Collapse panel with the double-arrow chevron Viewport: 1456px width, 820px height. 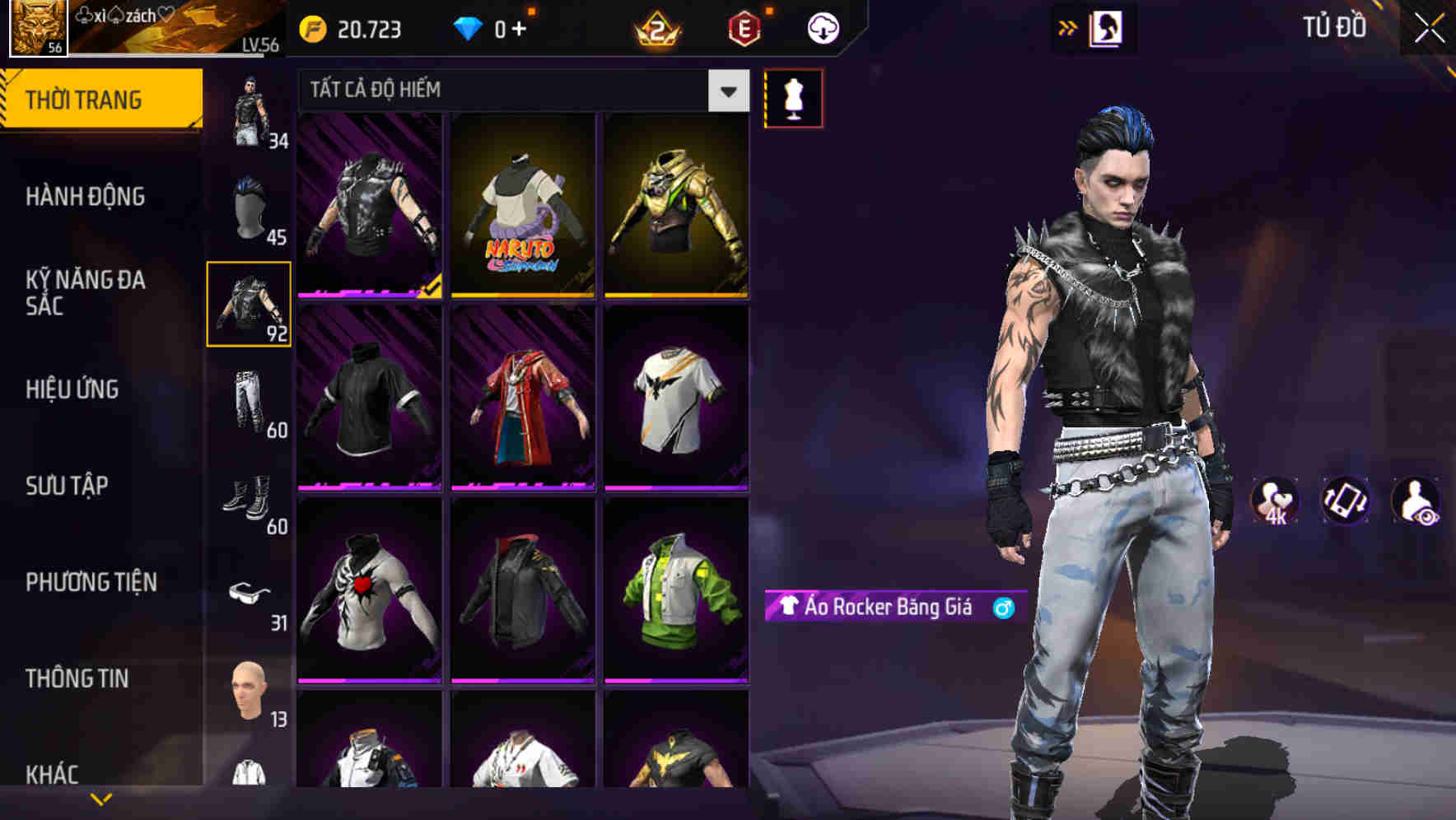point(1068,26)
